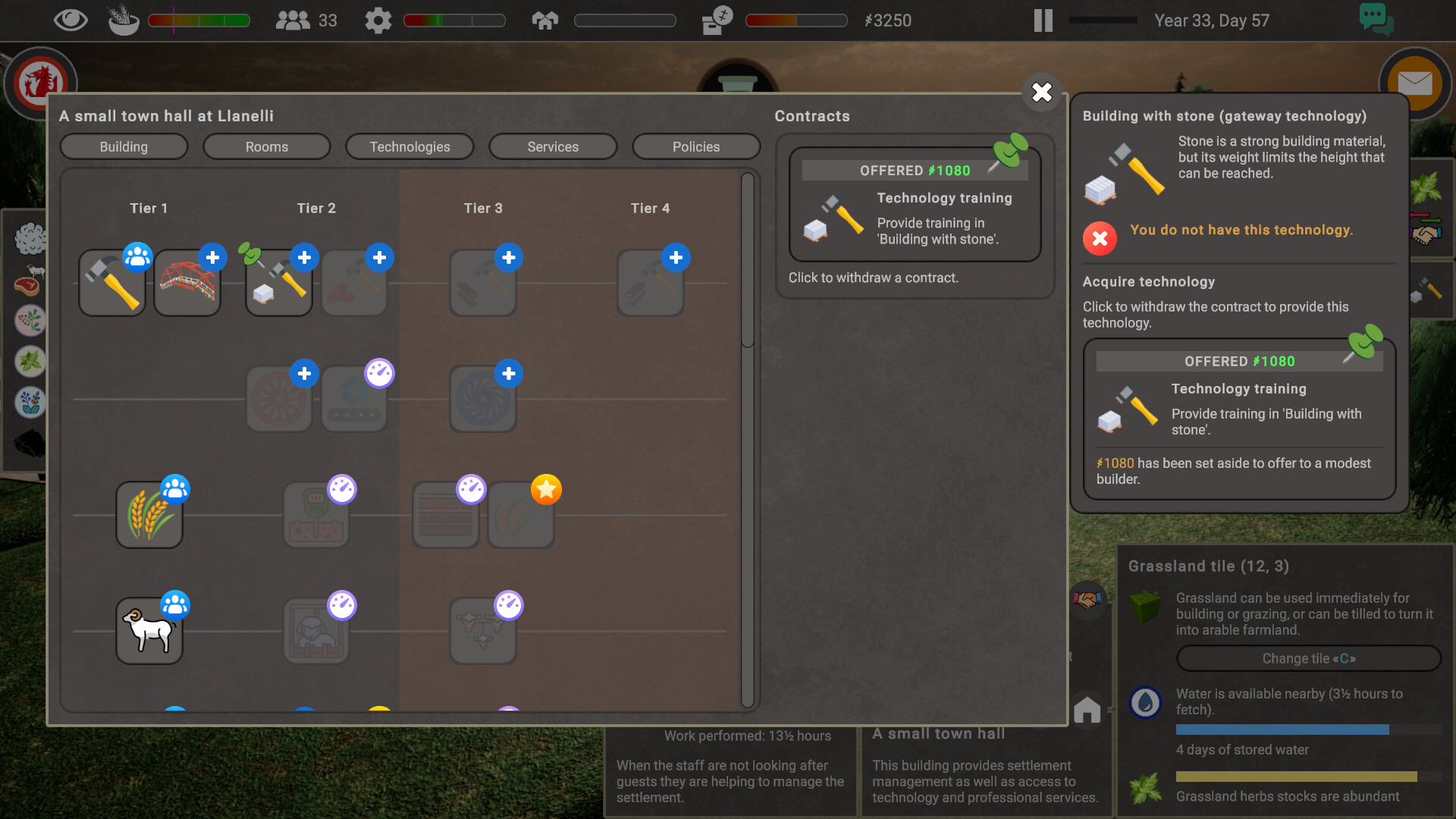1456x819 pixels.
Task: Select the meat resource icon in left sidebar
Action: click(28, 279)
